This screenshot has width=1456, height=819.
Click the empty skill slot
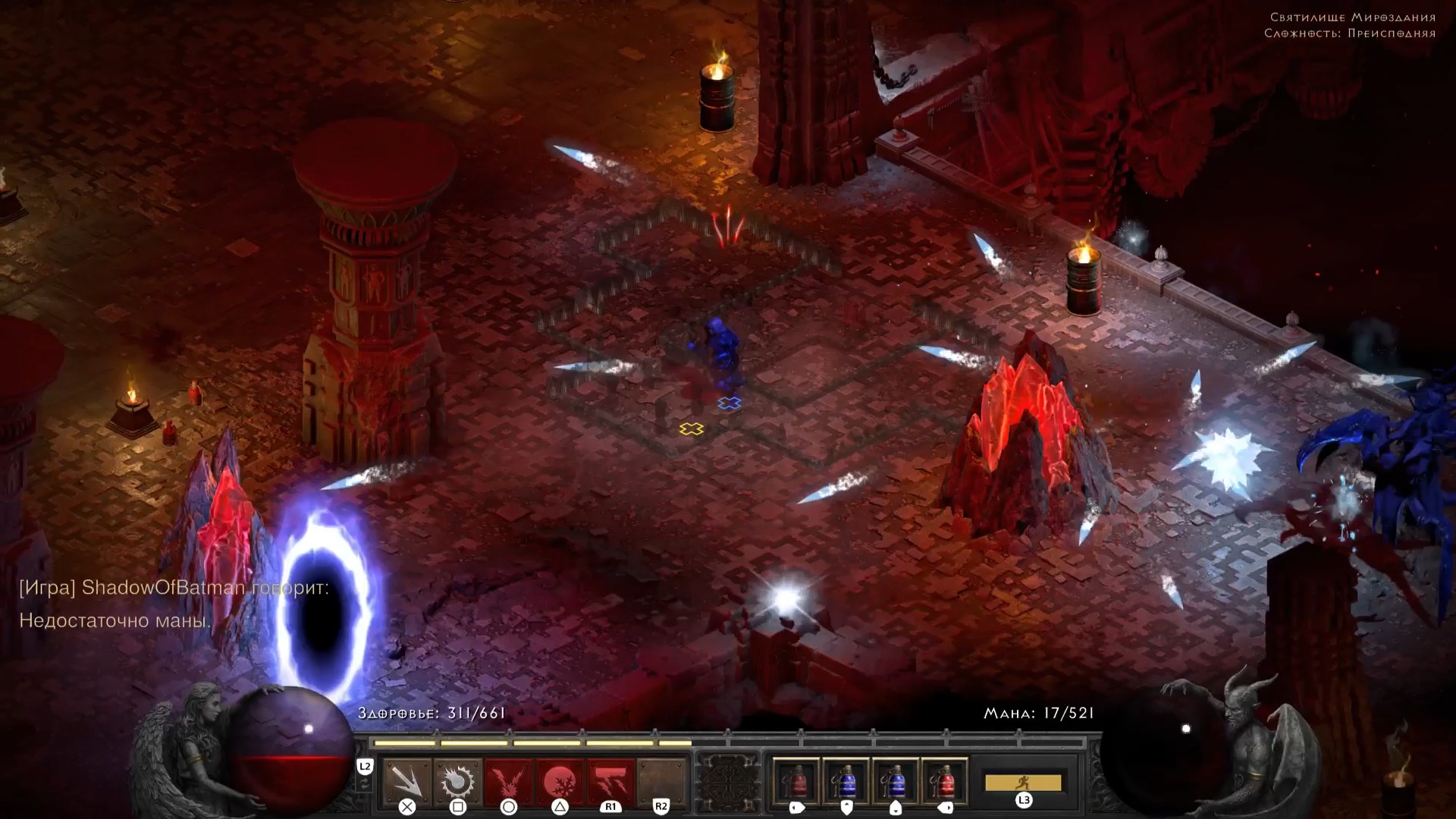661,781
